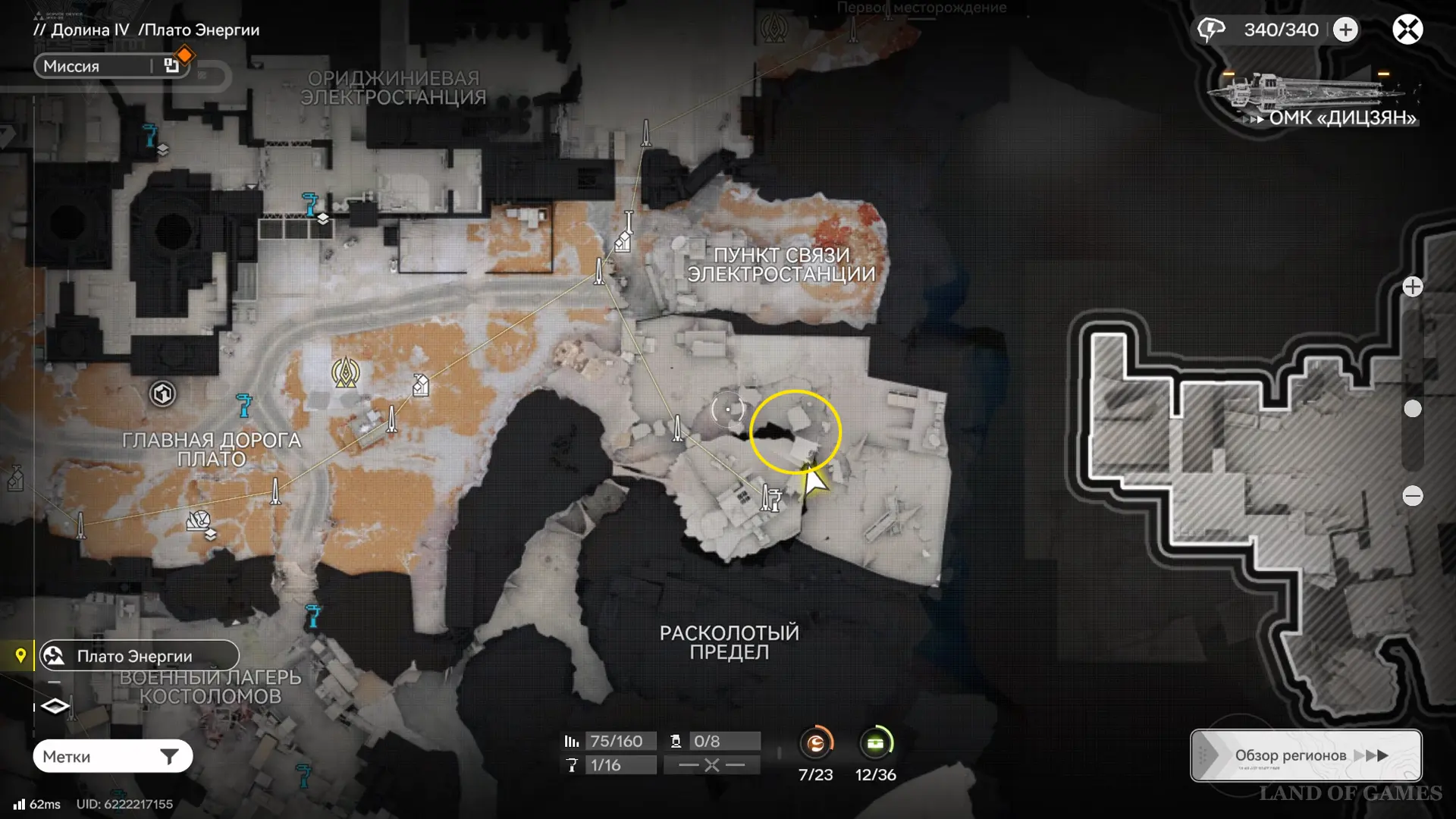Zoom out the map with minus

click(1412, 496)
